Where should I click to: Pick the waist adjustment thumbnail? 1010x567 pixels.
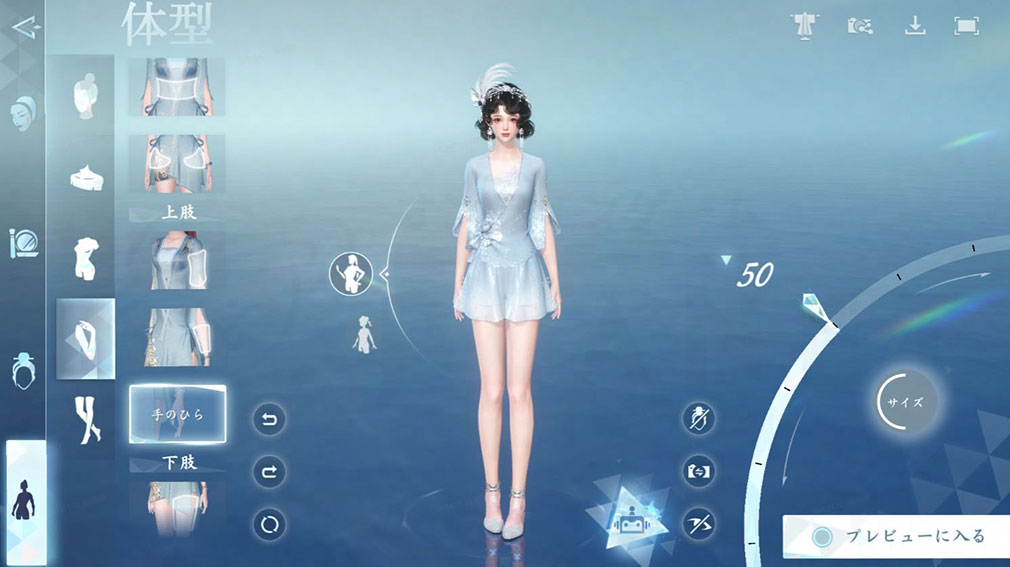click(x=177, y=87)
